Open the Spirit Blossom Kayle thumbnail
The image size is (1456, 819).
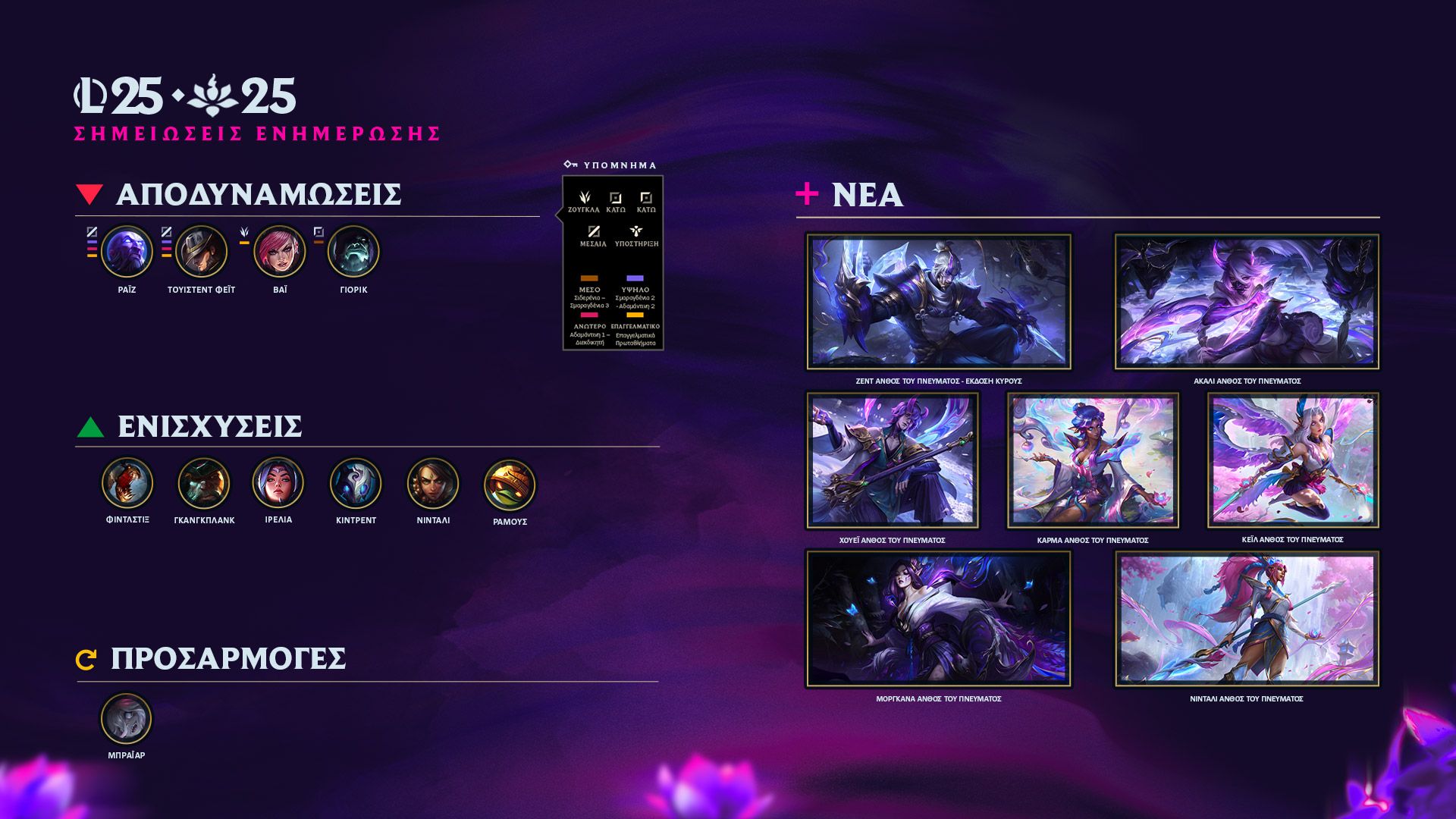click(1293, 460)
